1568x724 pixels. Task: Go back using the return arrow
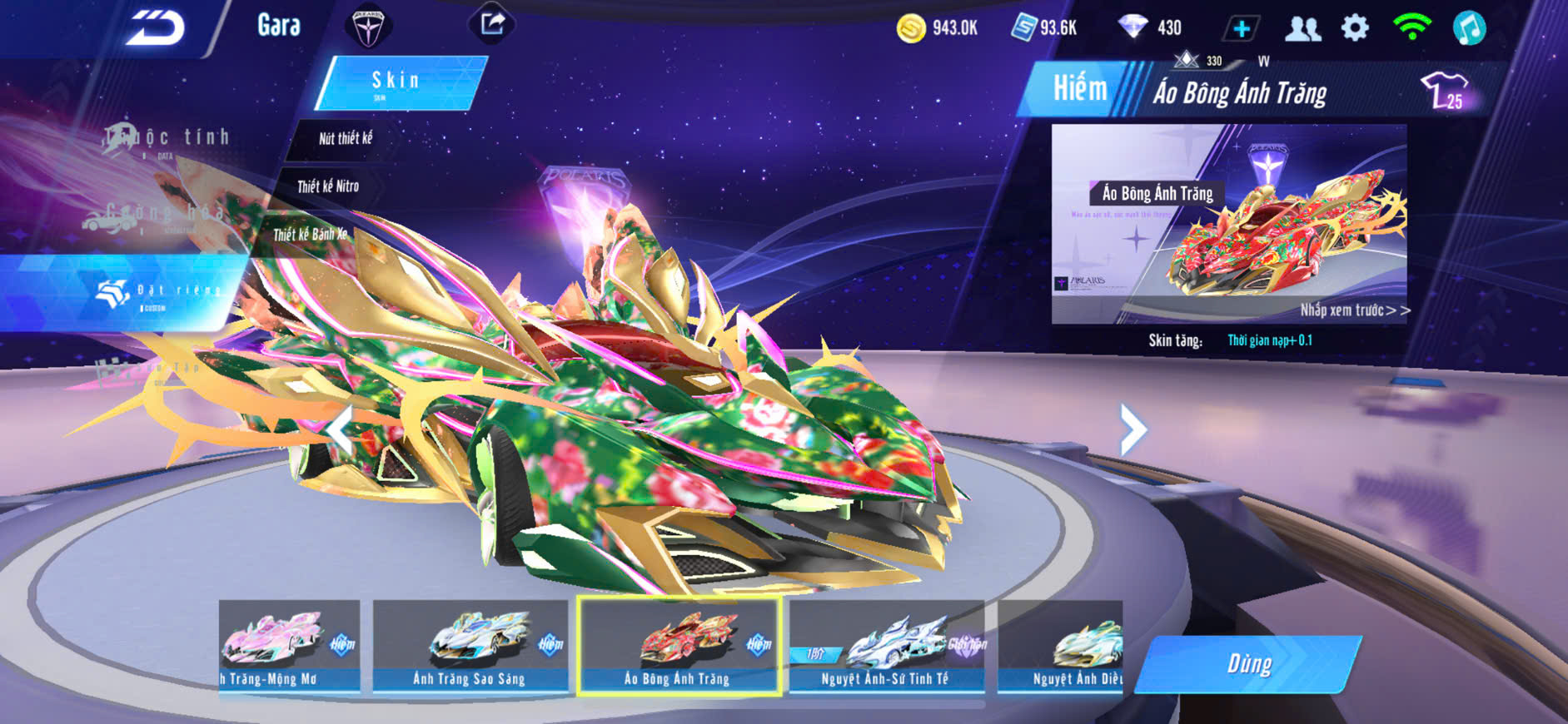pos(156,29)
